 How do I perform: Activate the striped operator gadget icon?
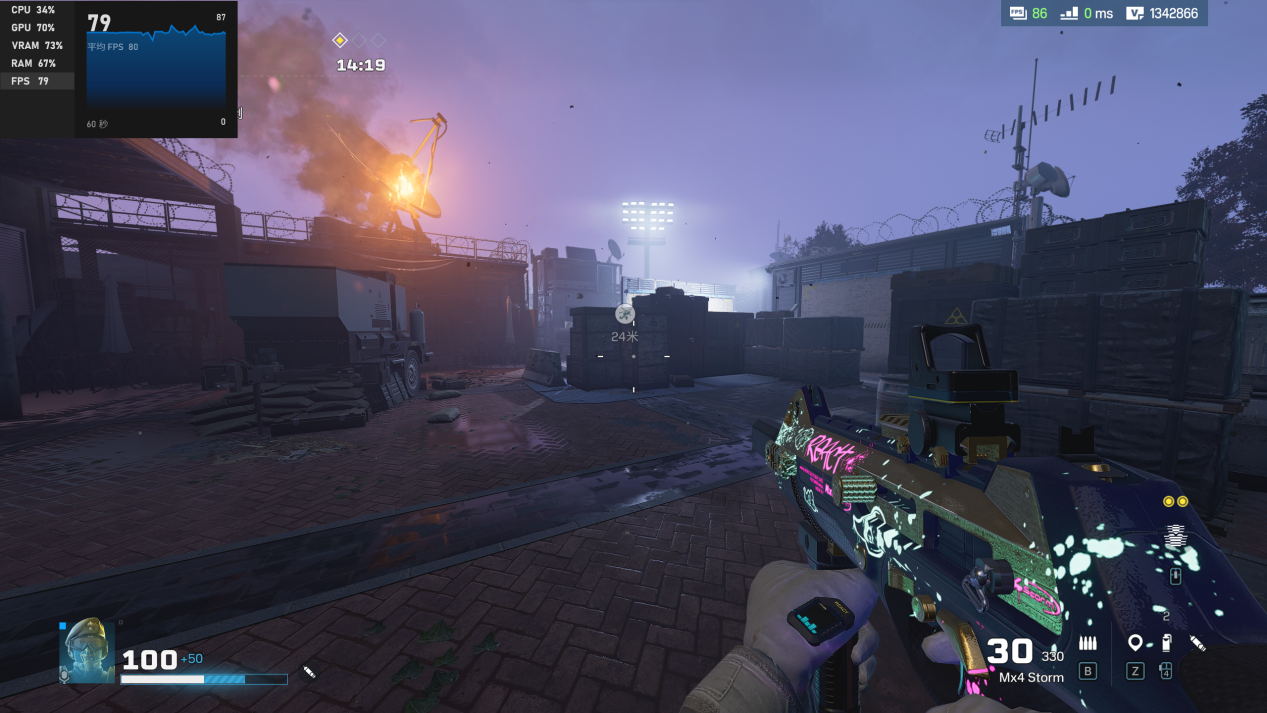(x=1175, y=537)
